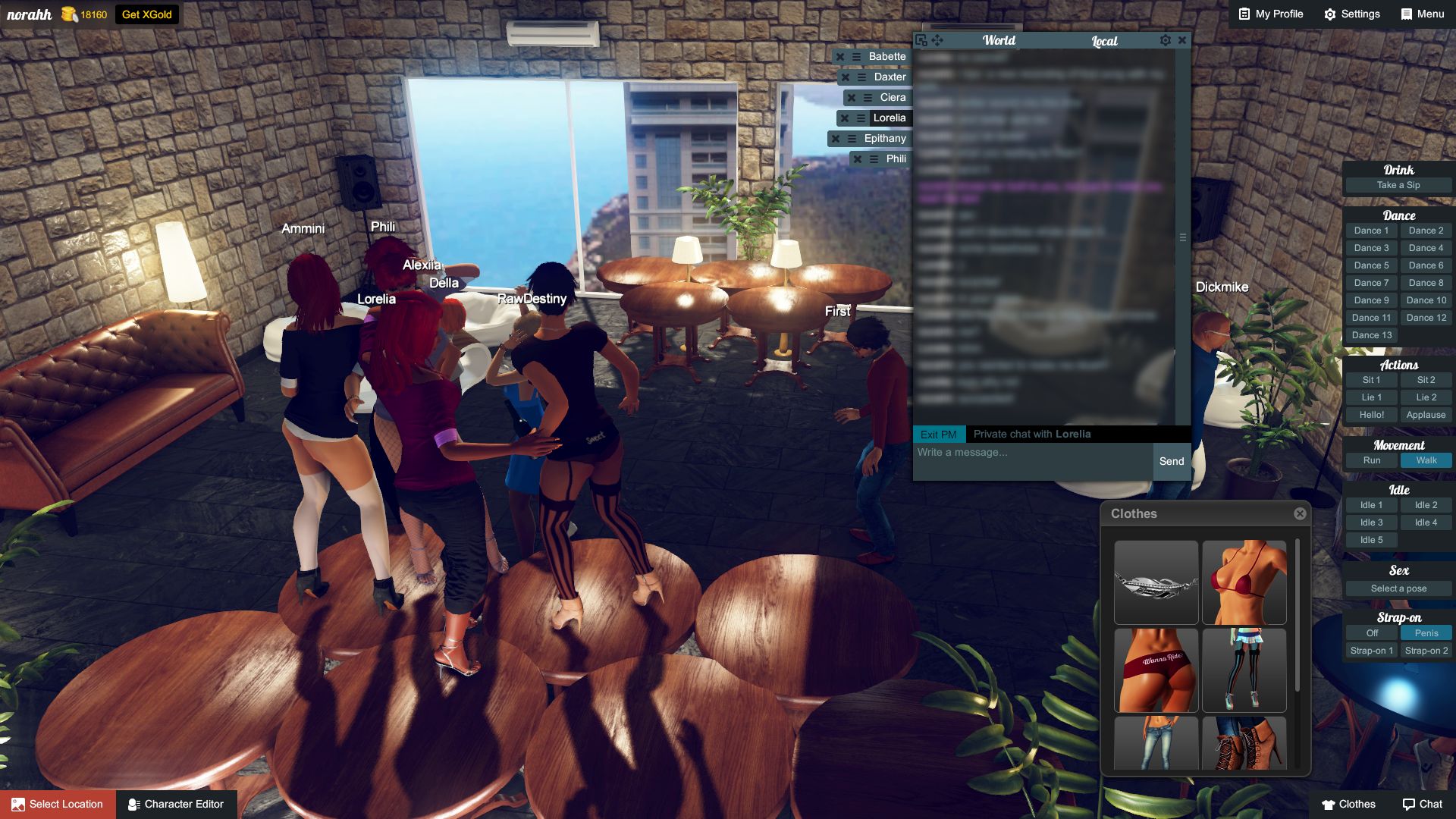
Task: Select the red bikini top thumbnail
Action: tap(1244, 582)
